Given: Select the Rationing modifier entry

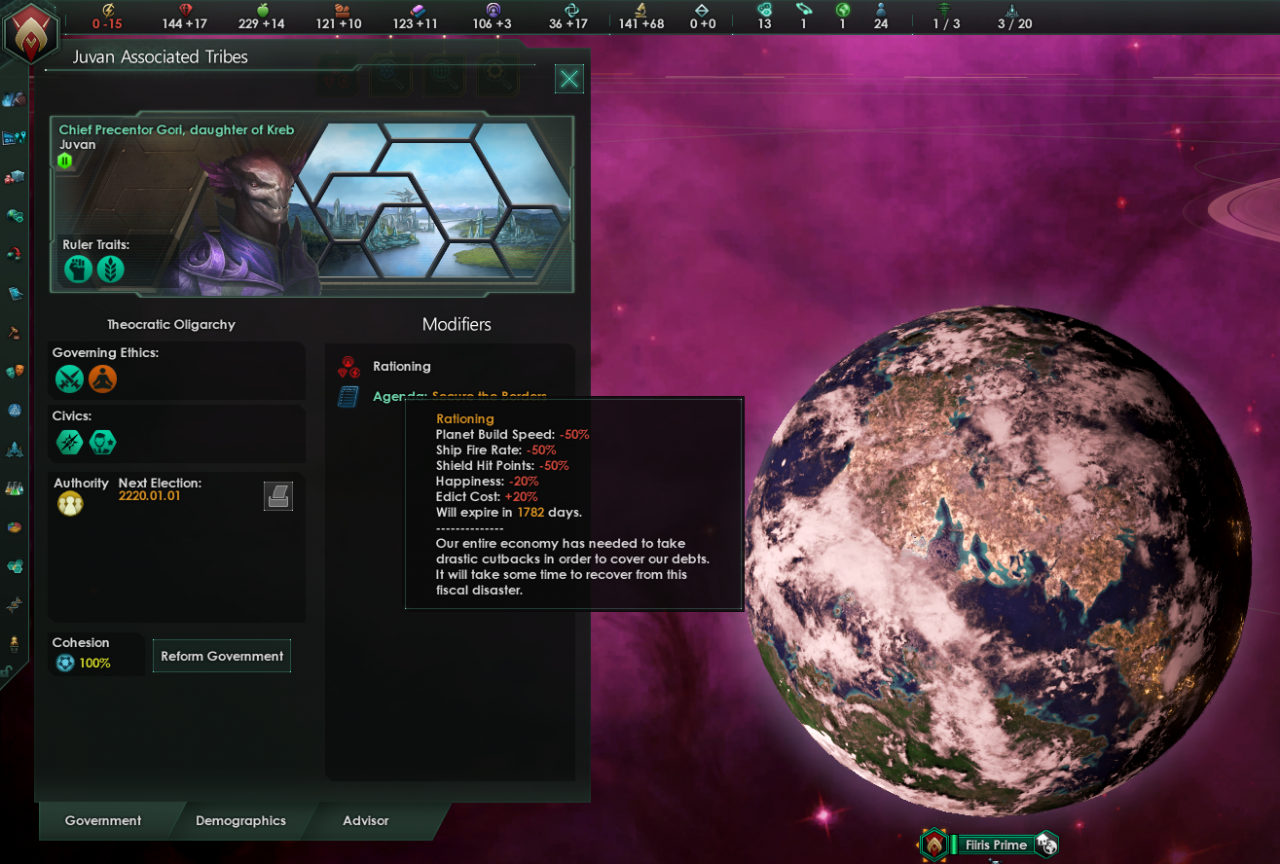Looking at the screenshot, I should 401,367.
